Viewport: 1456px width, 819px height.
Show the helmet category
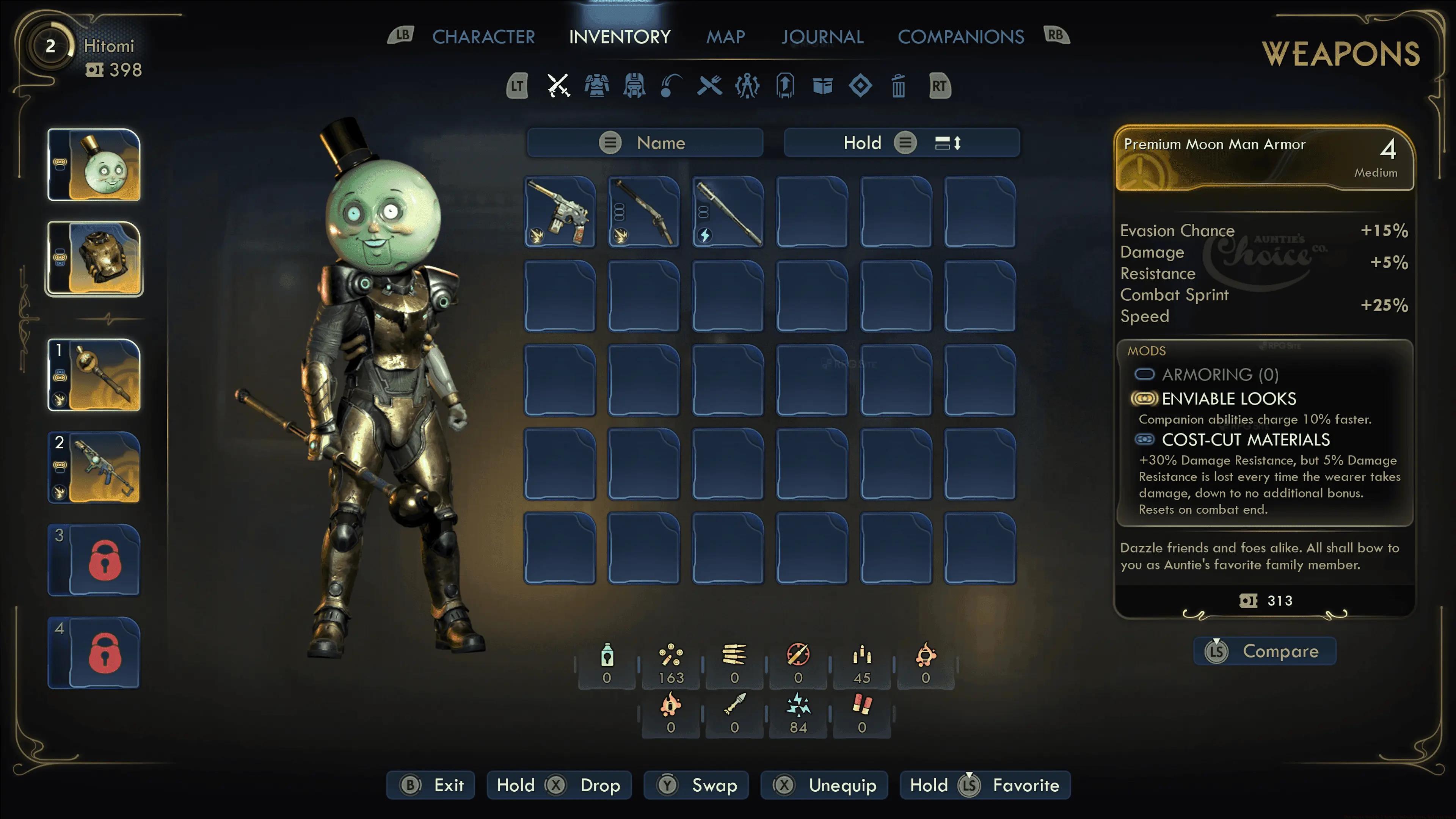(x=634, y=86)
